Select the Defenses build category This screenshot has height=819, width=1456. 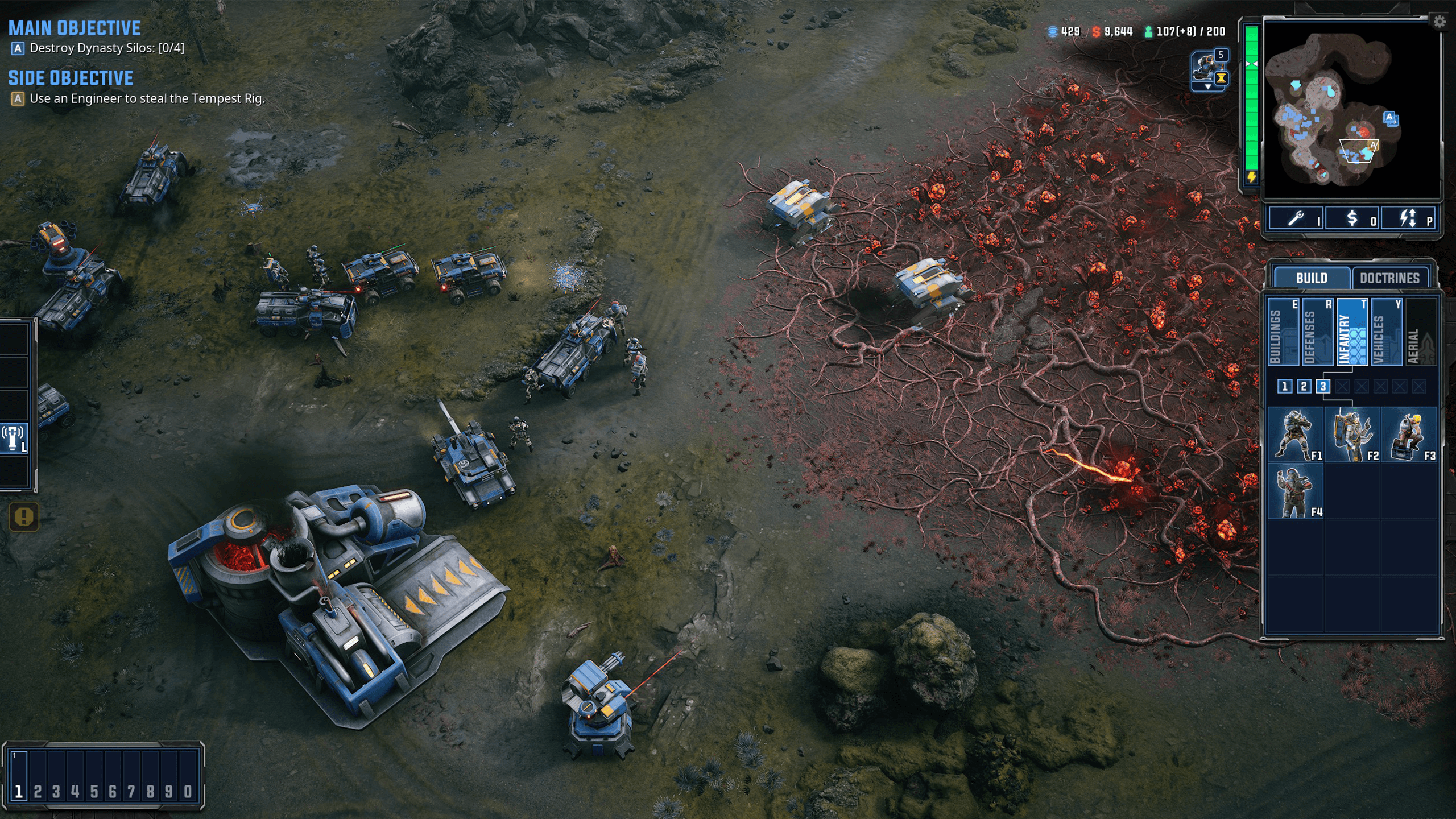(1317, 332)
